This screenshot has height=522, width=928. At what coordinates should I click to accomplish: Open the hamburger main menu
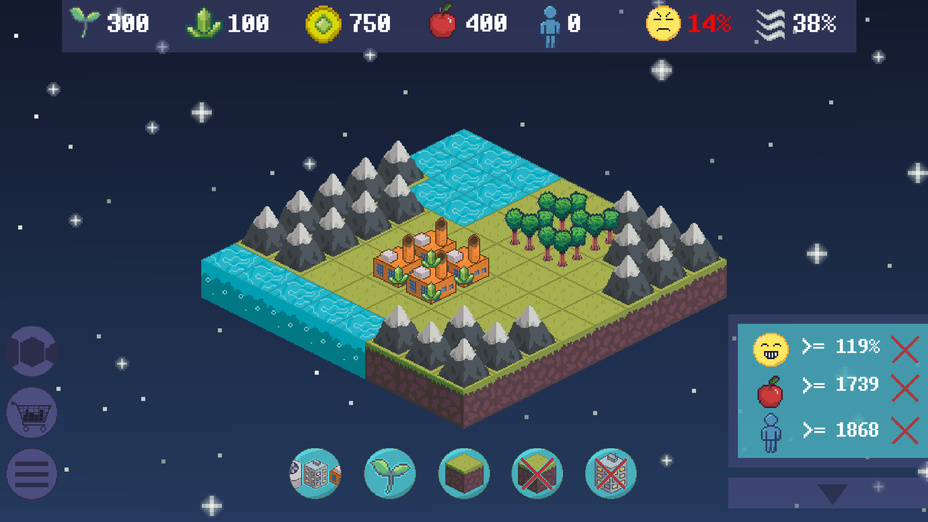coord(32,474)
